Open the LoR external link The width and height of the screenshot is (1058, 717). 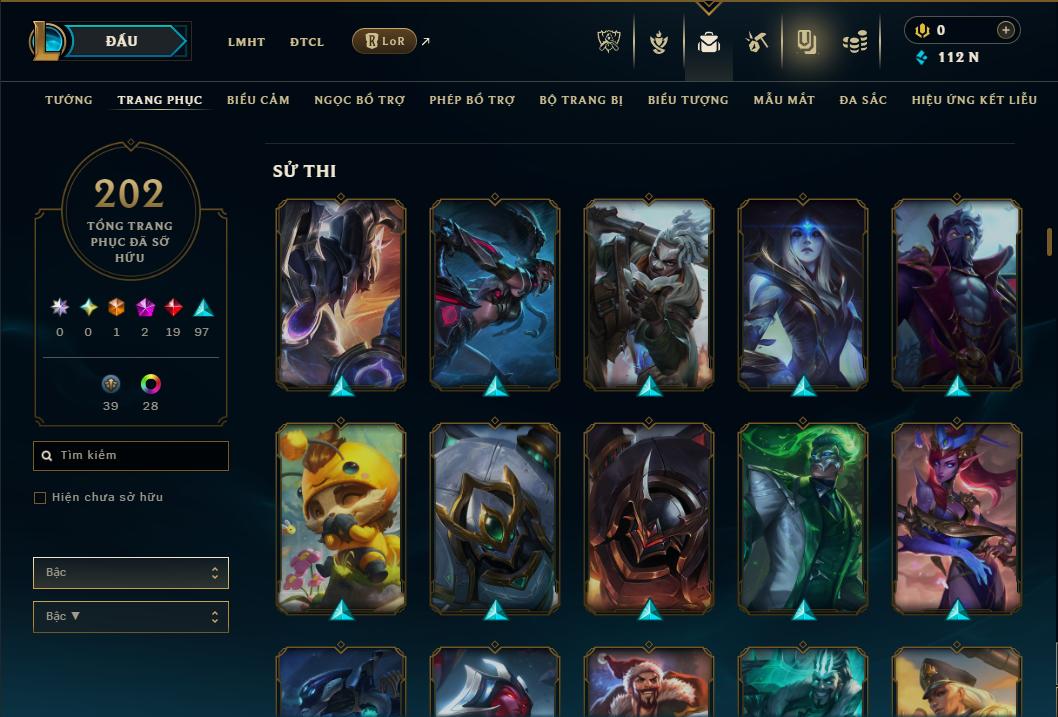tap(385, 41)
